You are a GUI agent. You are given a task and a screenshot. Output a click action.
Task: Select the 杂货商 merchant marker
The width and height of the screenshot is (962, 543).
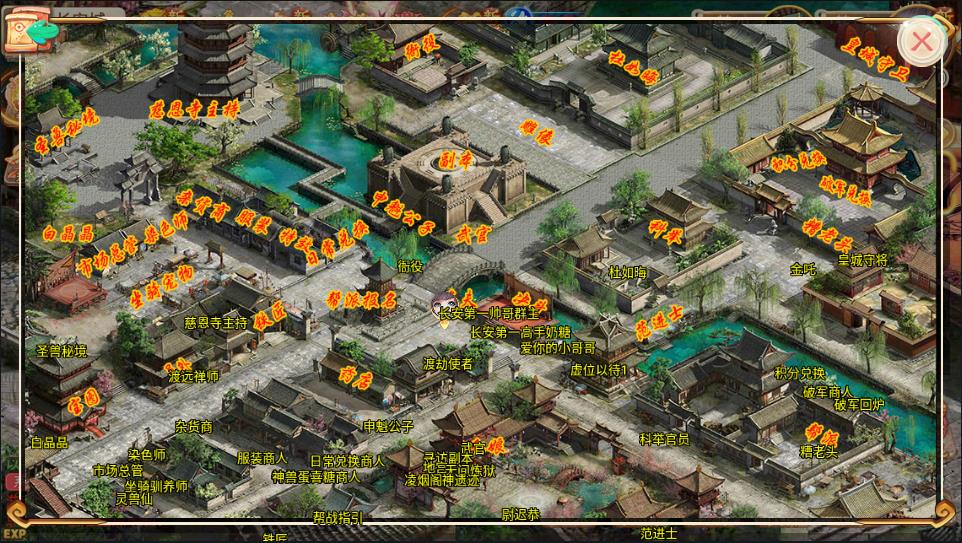coord(193,426)
